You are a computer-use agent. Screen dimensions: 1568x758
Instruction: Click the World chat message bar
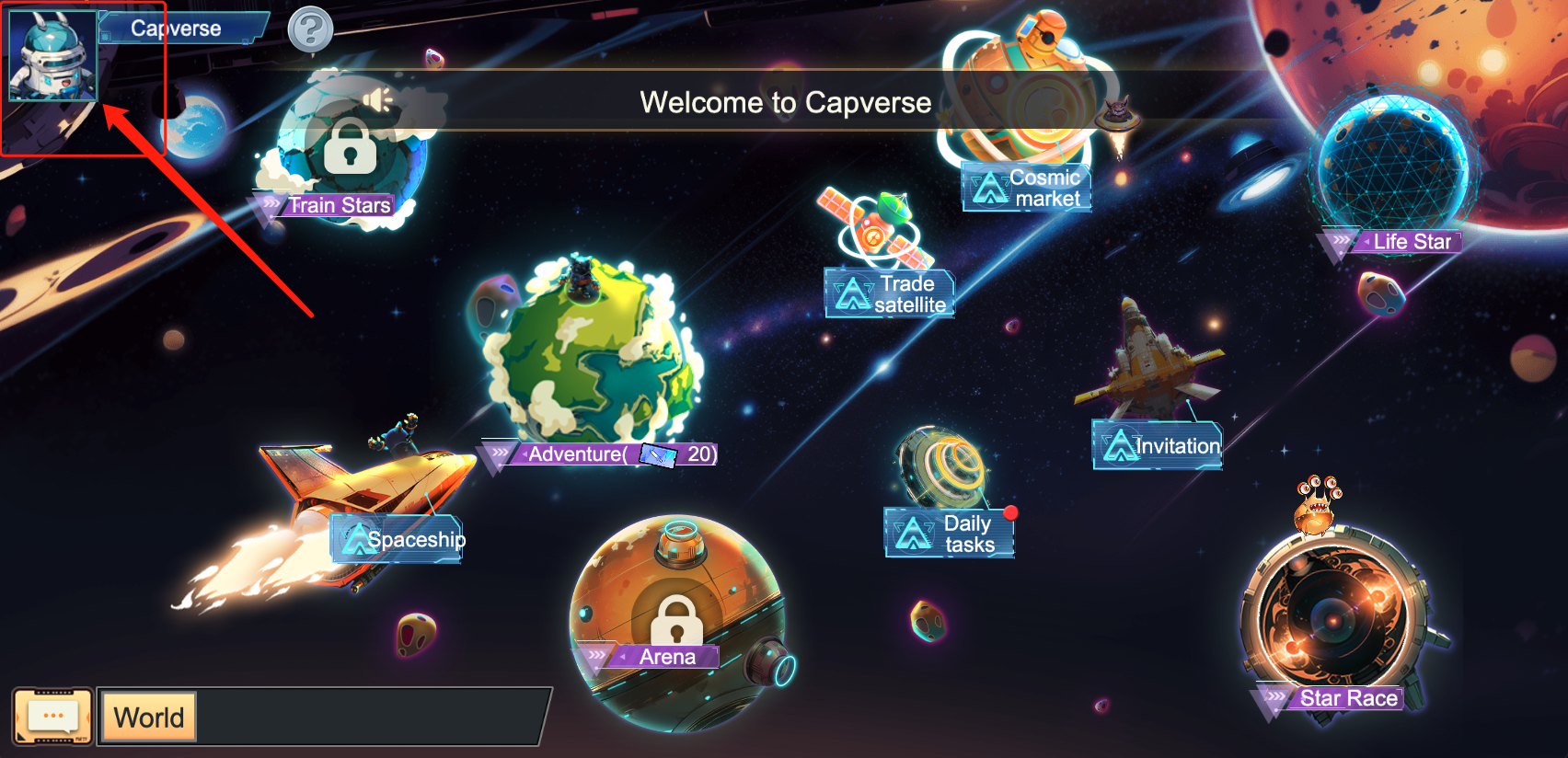368,717
